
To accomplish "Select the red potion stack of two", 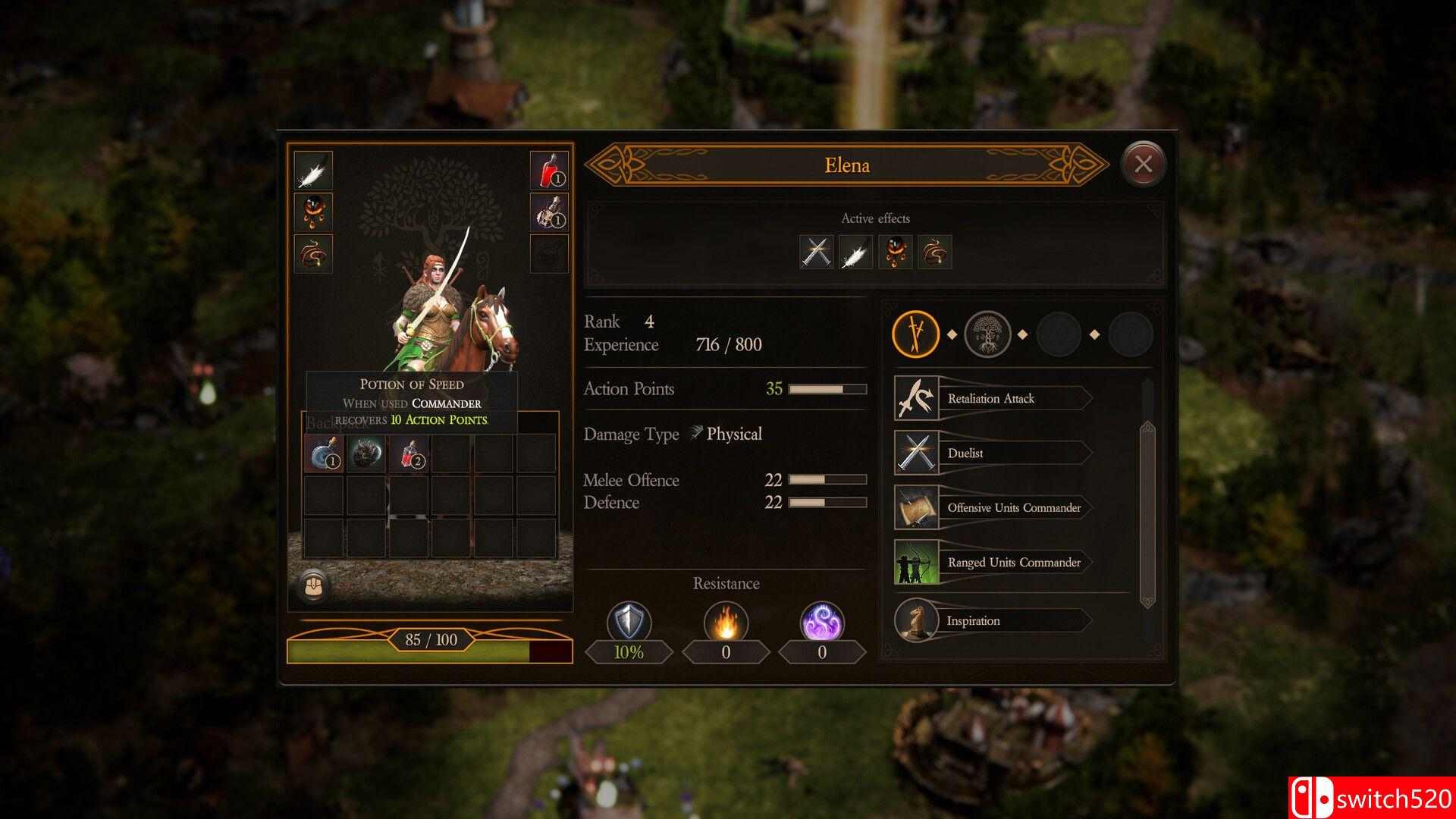I will [x=408, y=453].
